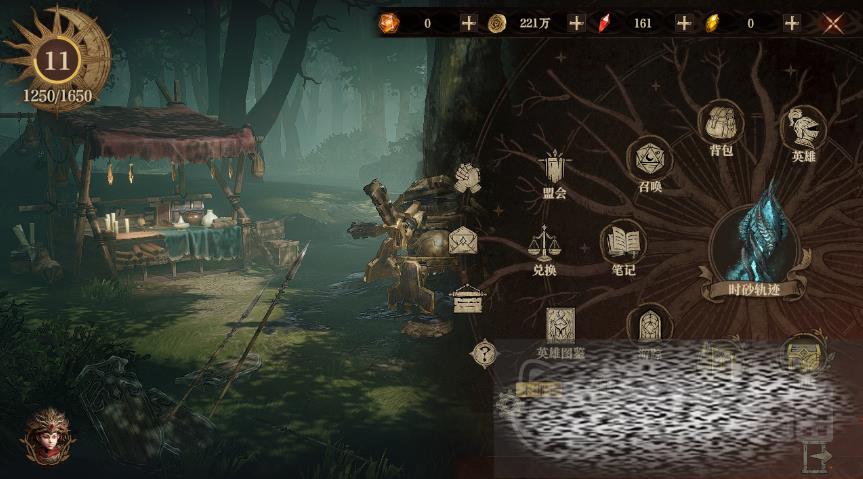Close the menu with the crossed X button
The image size is (863, 479).
coord(832,23)
